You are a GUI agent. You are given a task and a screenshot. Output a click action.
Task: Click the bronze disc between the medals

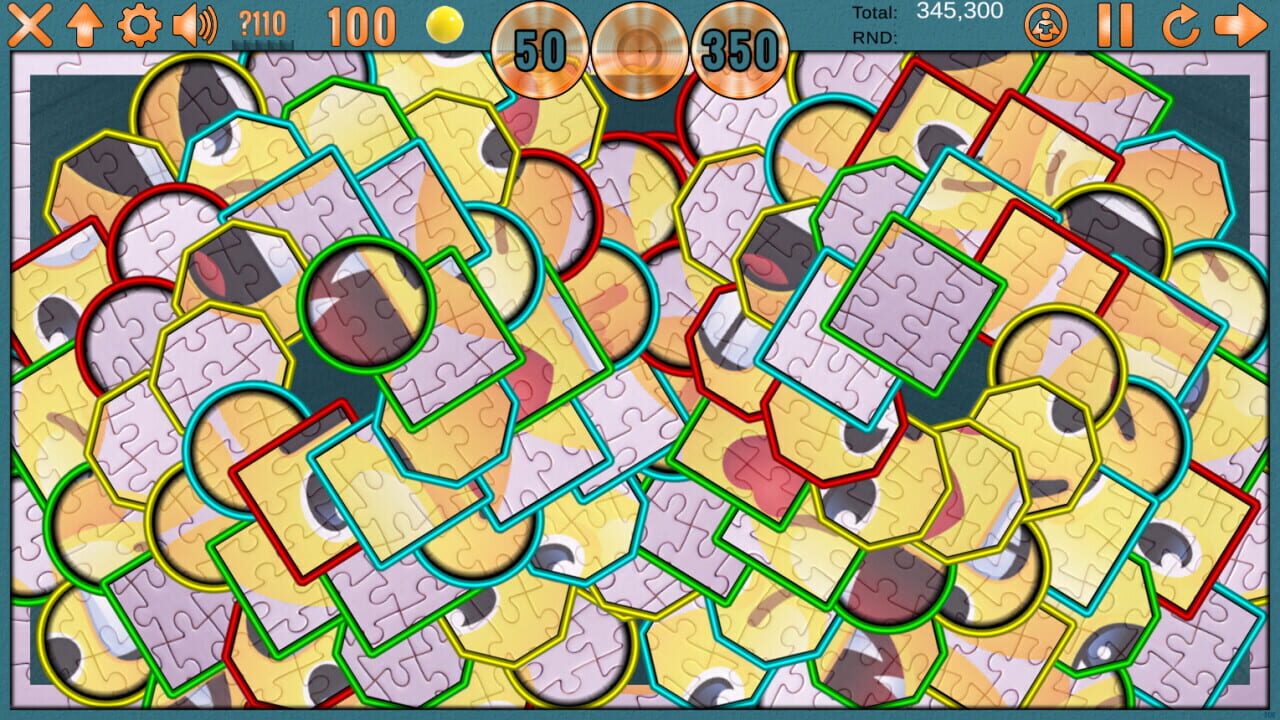(x=638, y=40)
